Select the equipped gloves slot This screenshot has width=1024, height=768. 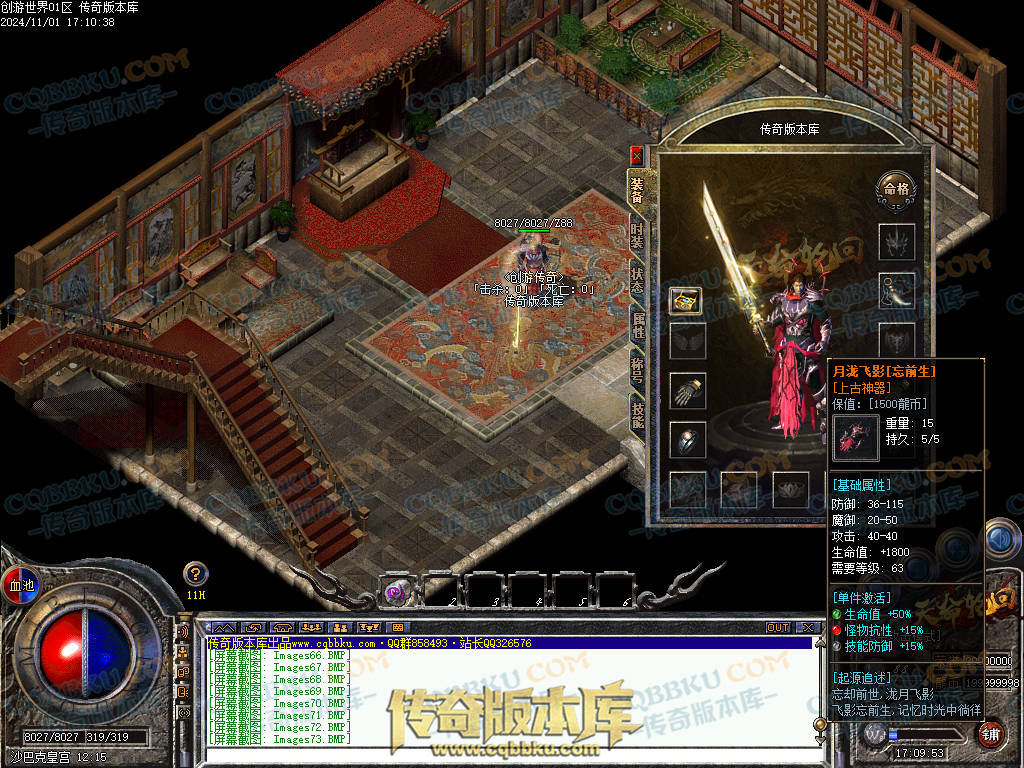687,390
